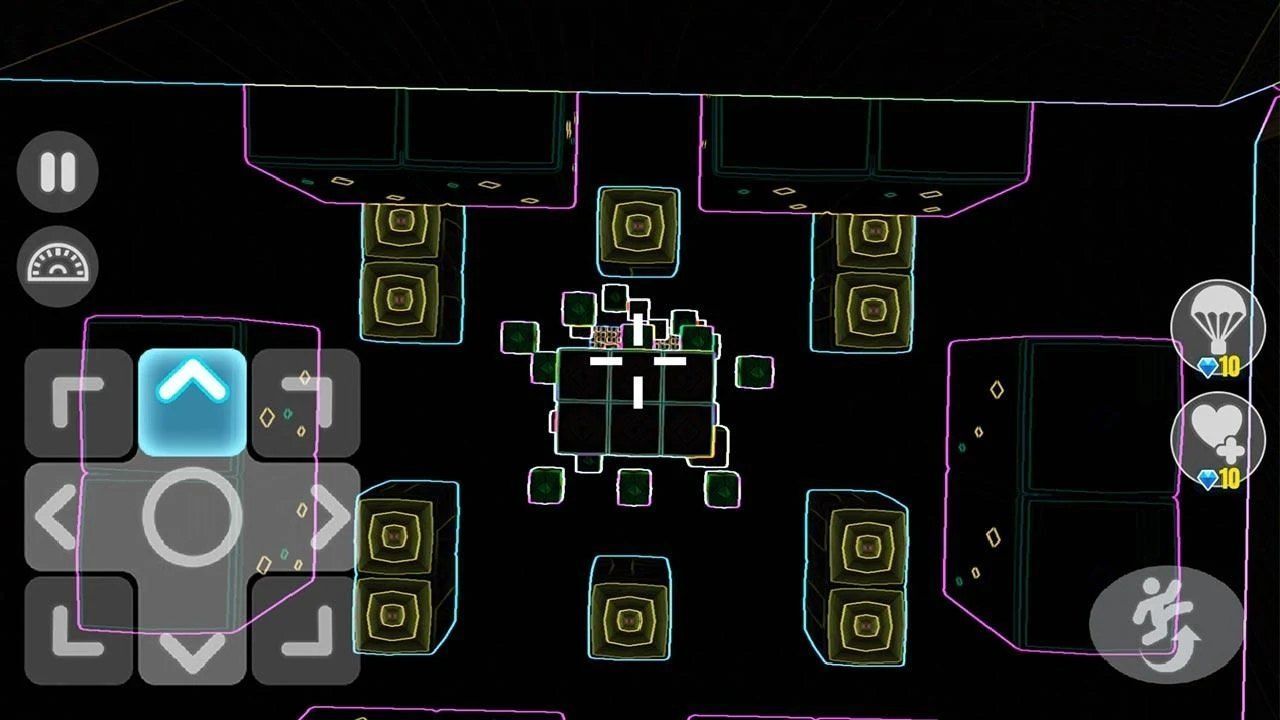Tap the center circle of the D-pad

click(192, 517)
